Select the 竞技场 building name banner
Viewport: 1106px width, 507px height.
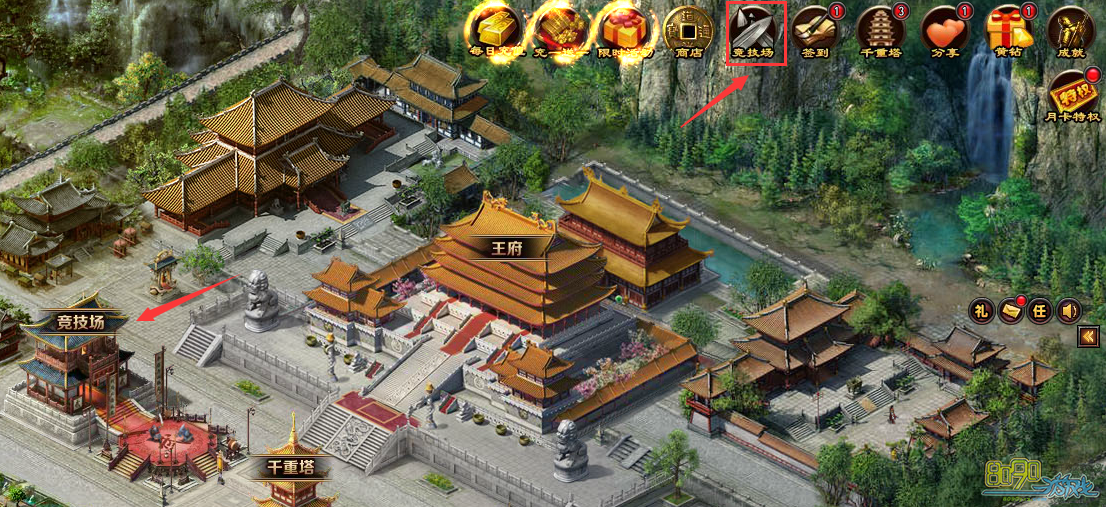point(79,322)
